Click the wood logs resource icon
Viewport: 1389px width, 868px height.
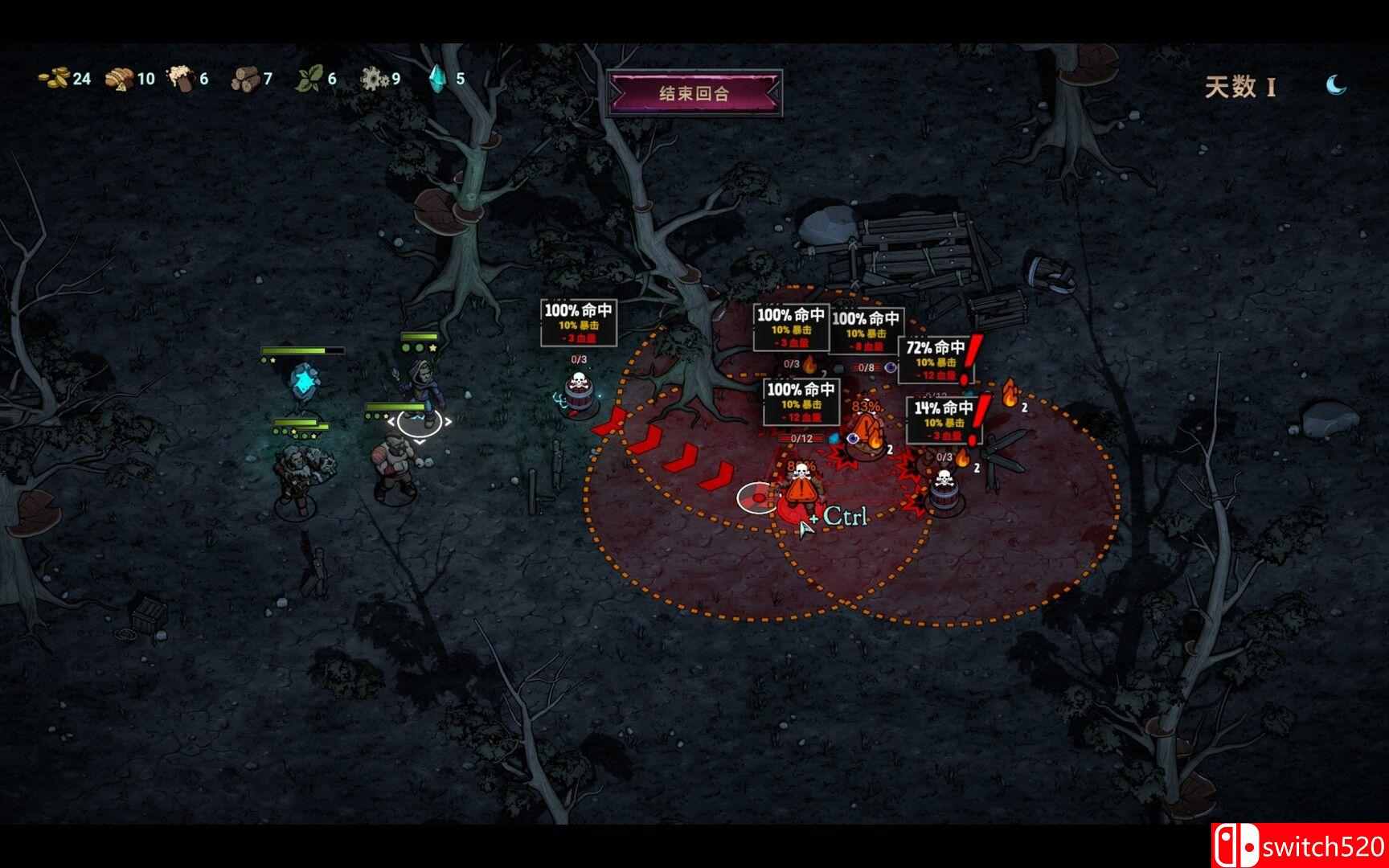coord(245,78)
